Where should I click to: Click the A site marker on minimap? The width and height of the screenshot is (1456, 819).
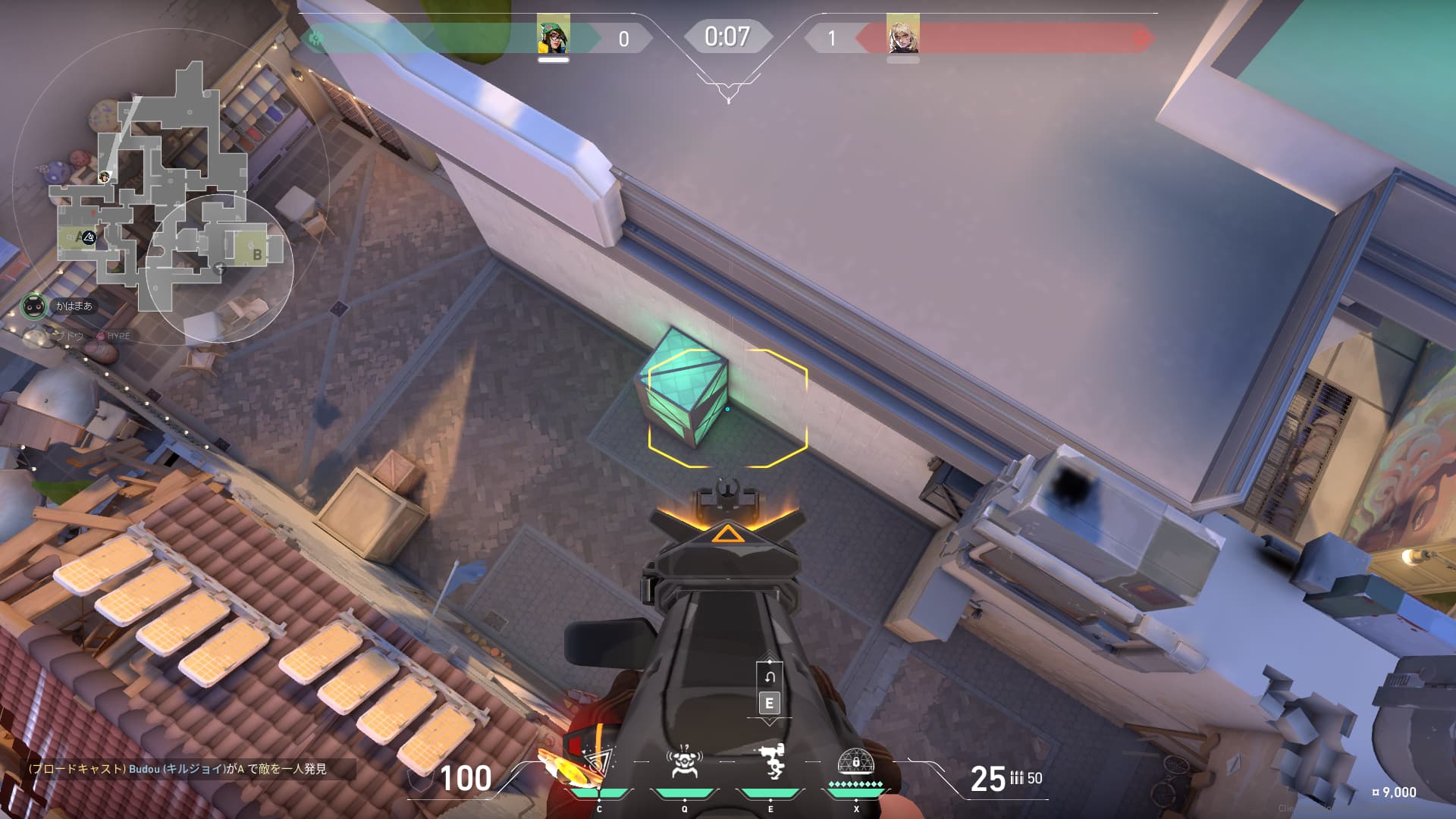pyautogui.click(x=77, y=237)
